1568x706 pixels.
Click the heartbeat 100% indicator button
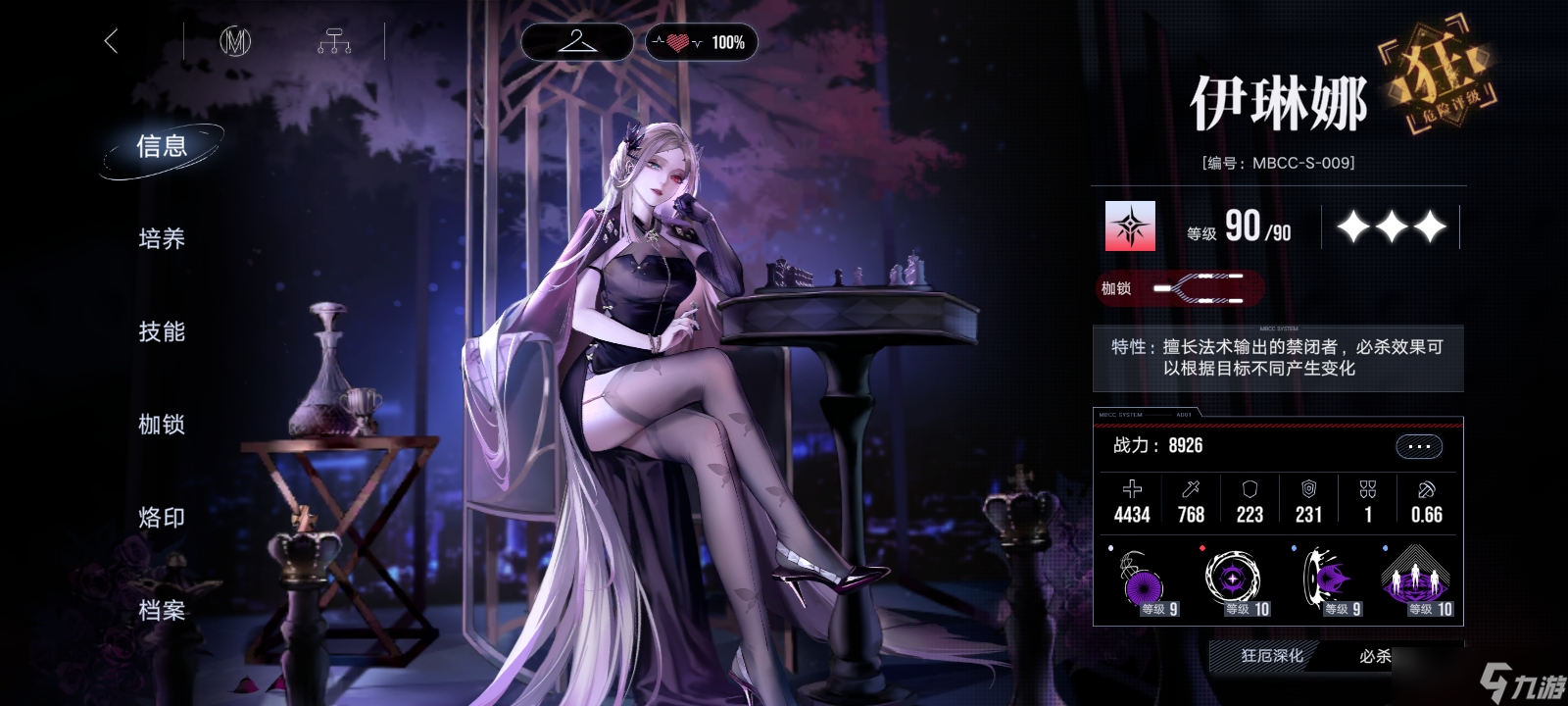[701, 42]
